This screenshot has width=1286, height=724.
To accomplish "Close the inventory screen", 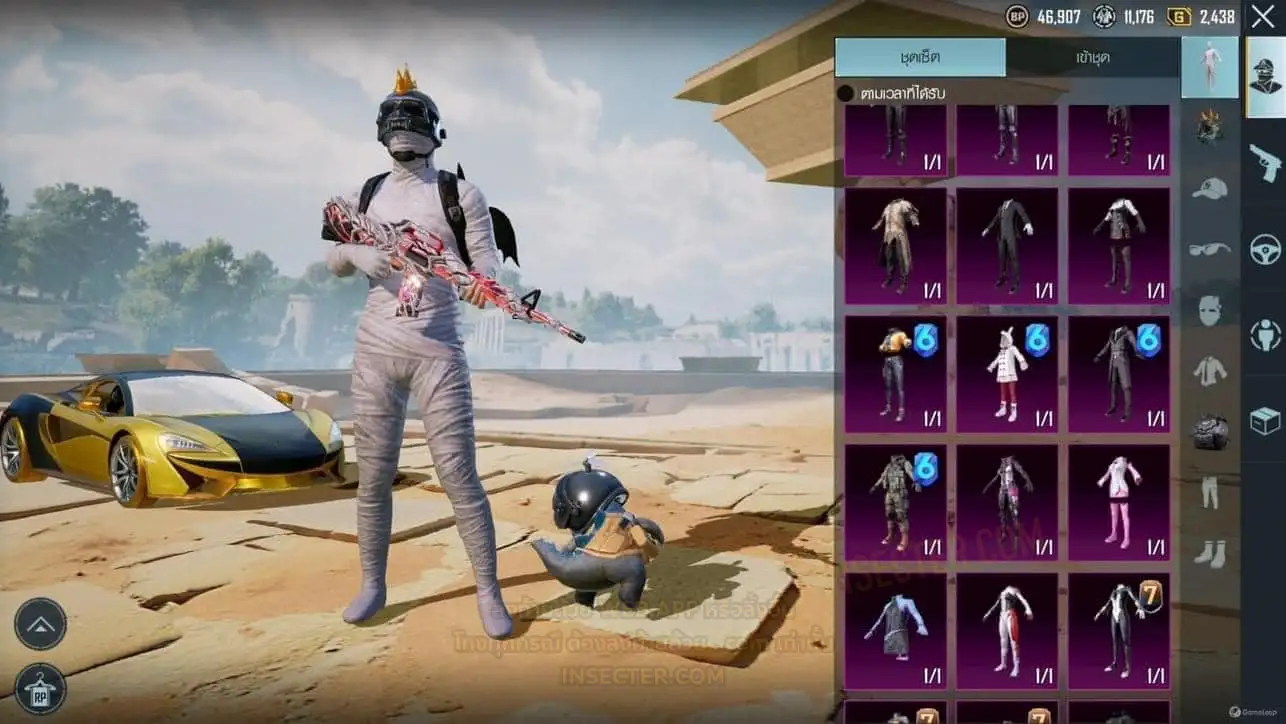I will click(x=1263, y=16).
